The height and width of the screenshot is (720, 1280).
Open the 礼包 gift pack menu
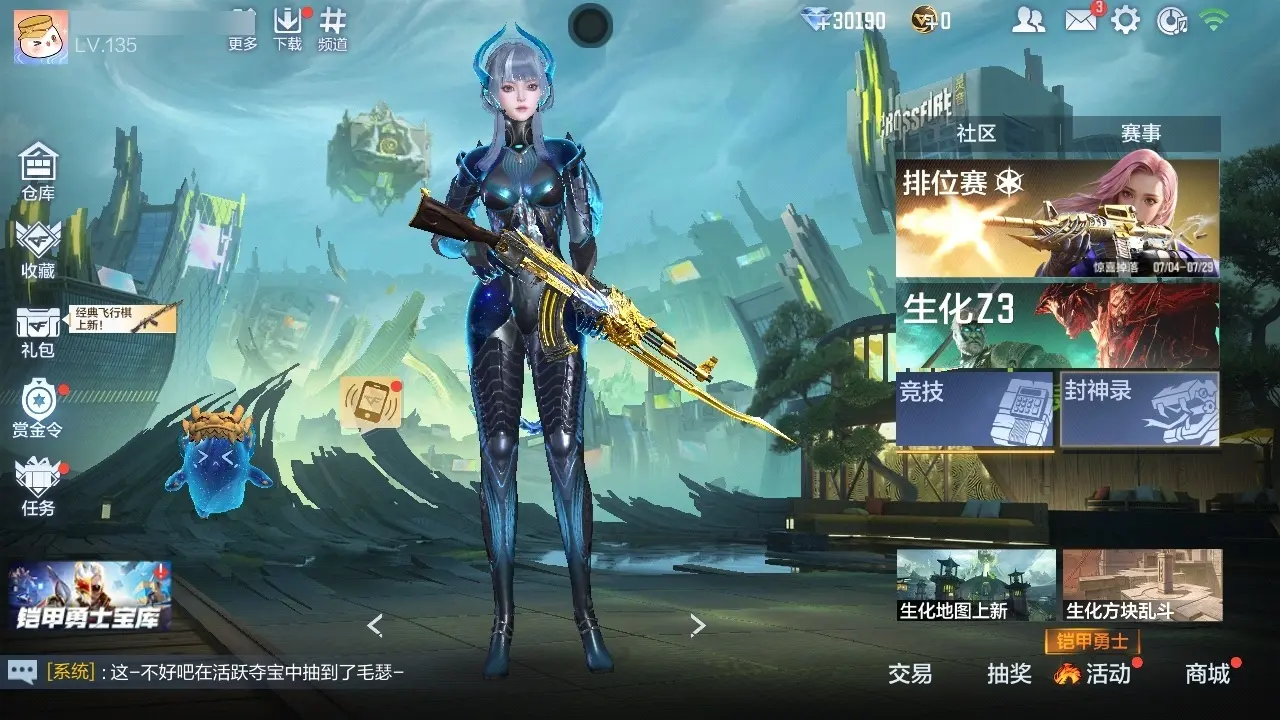pos(38,330)
